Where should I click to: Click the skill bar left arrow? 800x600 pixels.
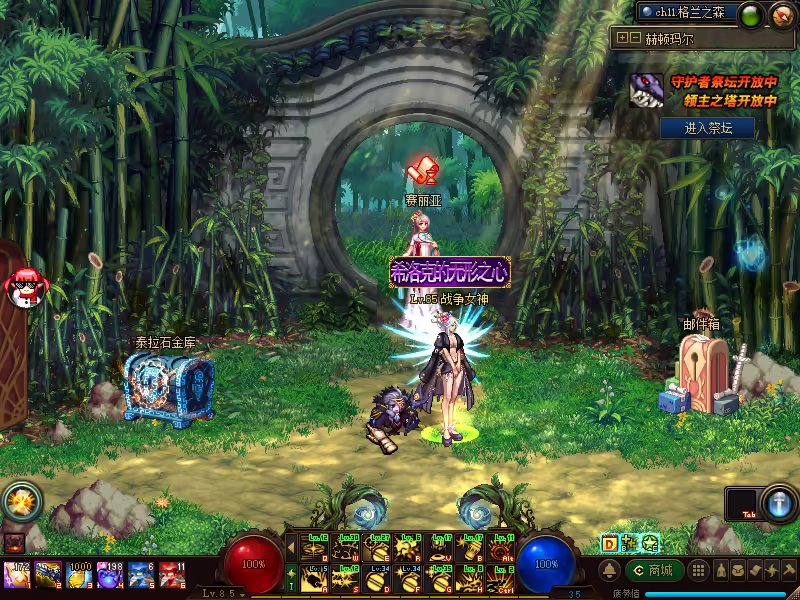291,547
